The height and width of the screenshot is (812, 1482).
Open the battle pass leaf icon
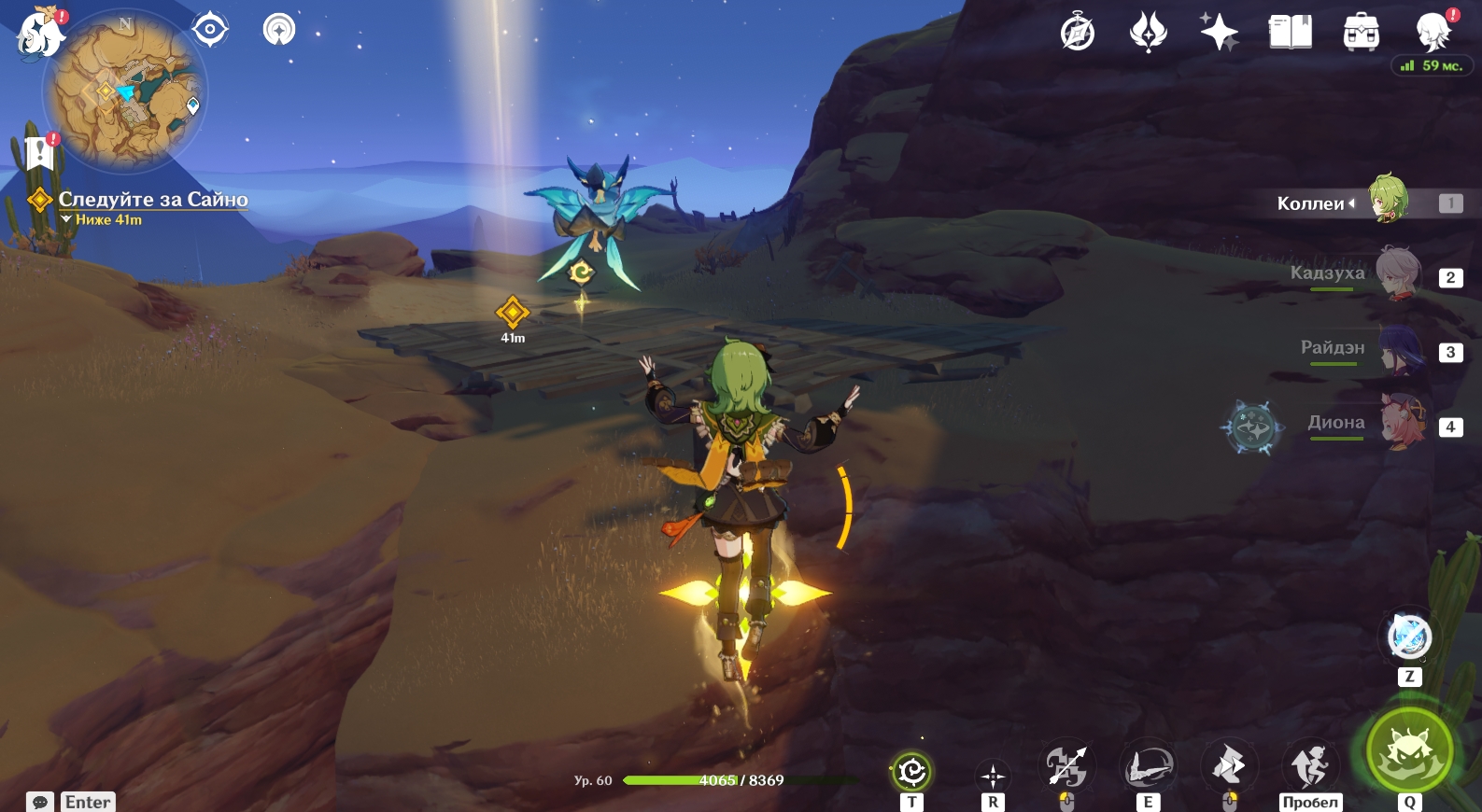click(x=1149, y=34)
